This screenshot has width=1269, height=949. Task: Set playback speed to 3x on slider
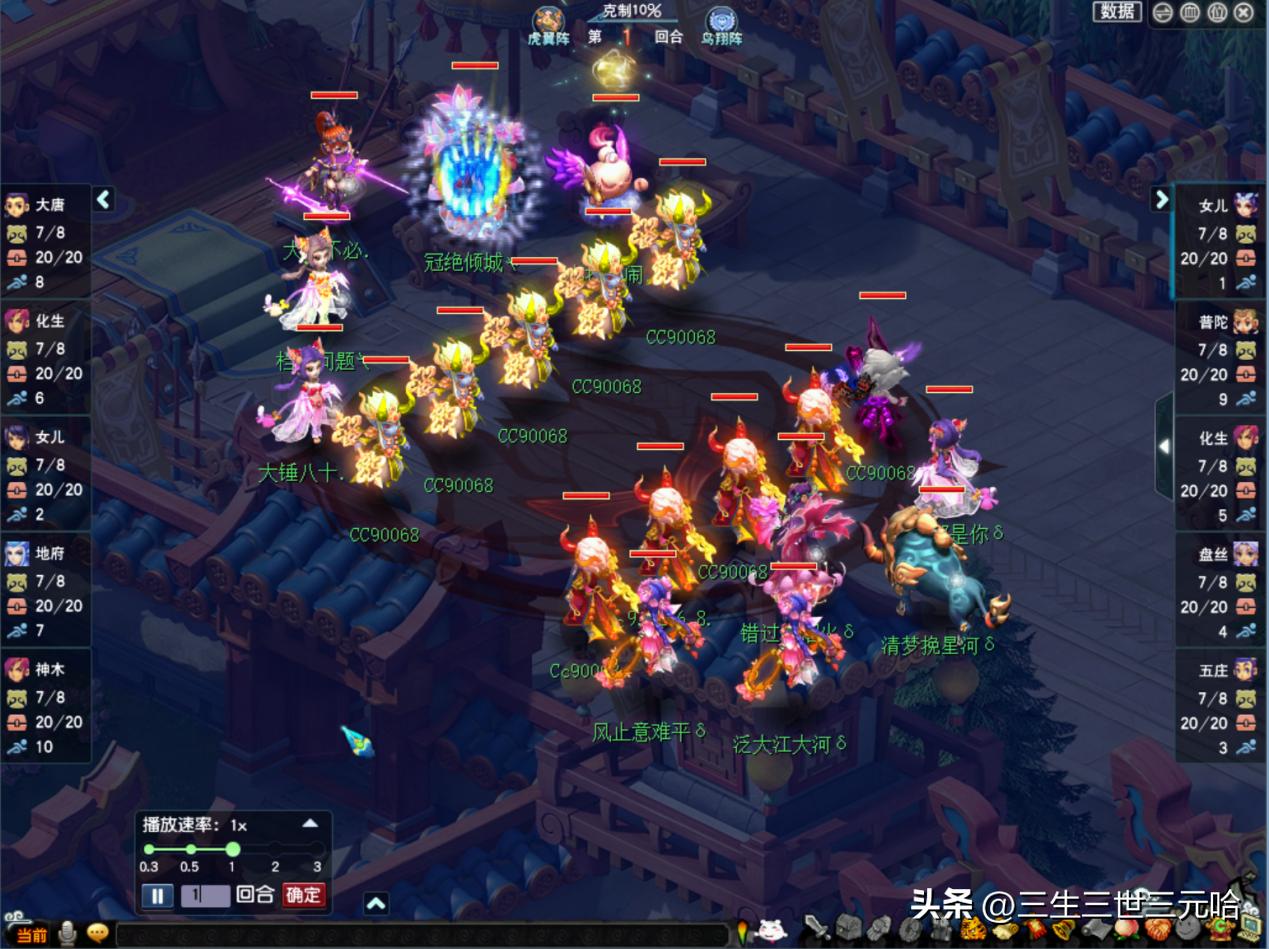(318, 850)
